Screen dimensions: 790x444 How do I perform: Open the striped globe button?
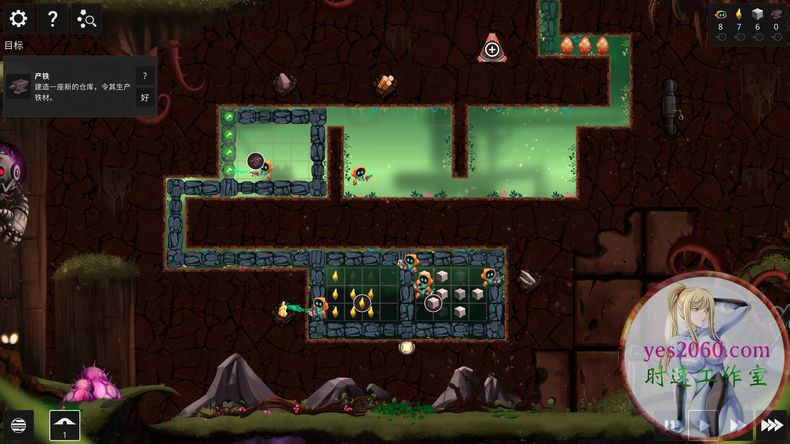17,424
